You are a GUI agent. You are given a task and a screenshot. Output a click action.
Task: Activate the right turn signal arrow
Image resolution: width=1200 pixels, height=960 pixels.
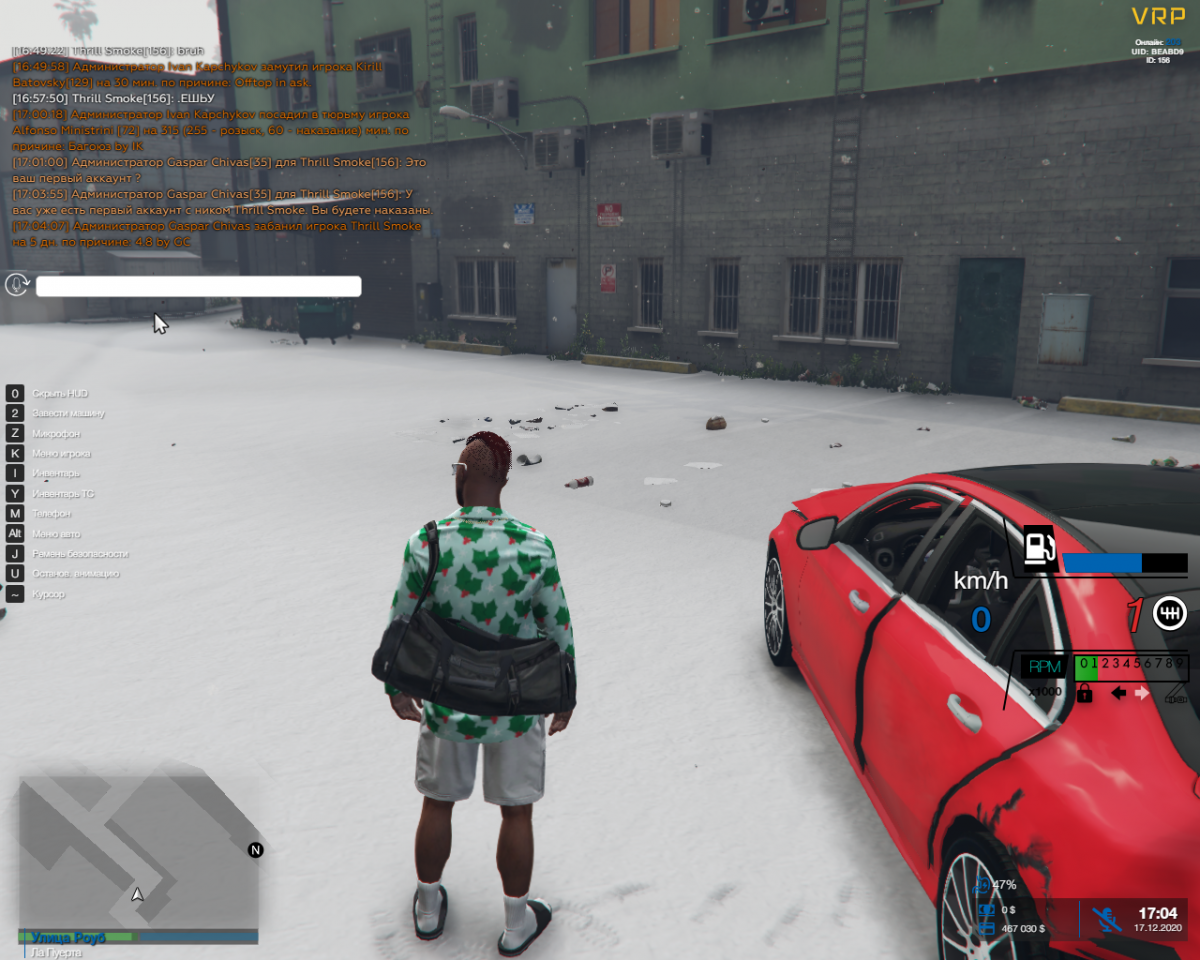point(1142,692)
